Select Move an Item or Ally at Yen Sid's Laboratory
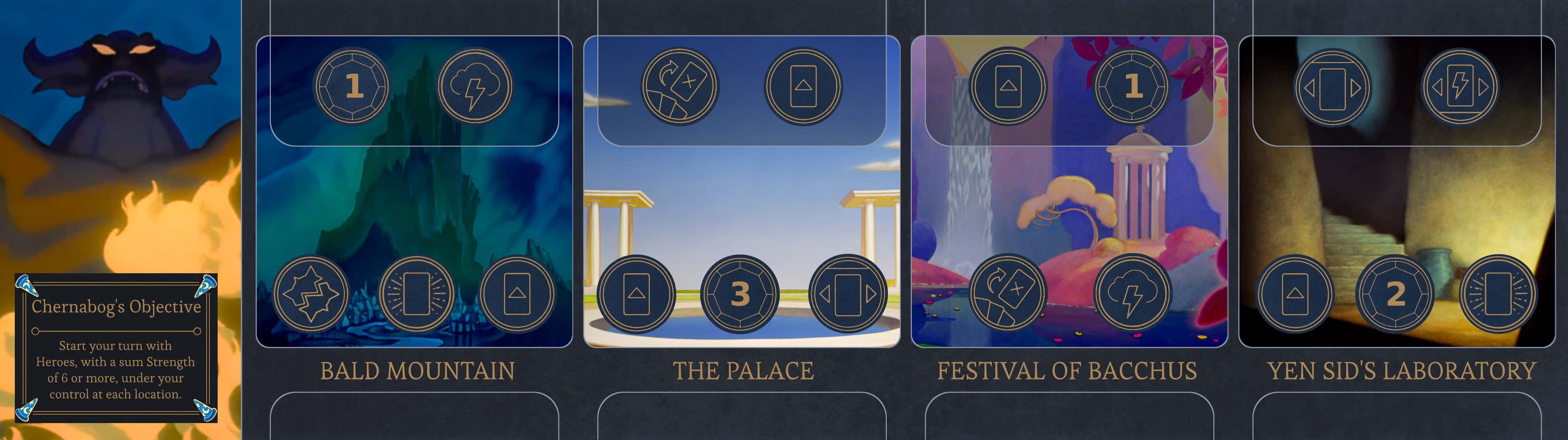This screenshot has height=440, width=1568. pyautogui.click(x=1333, y=87)
